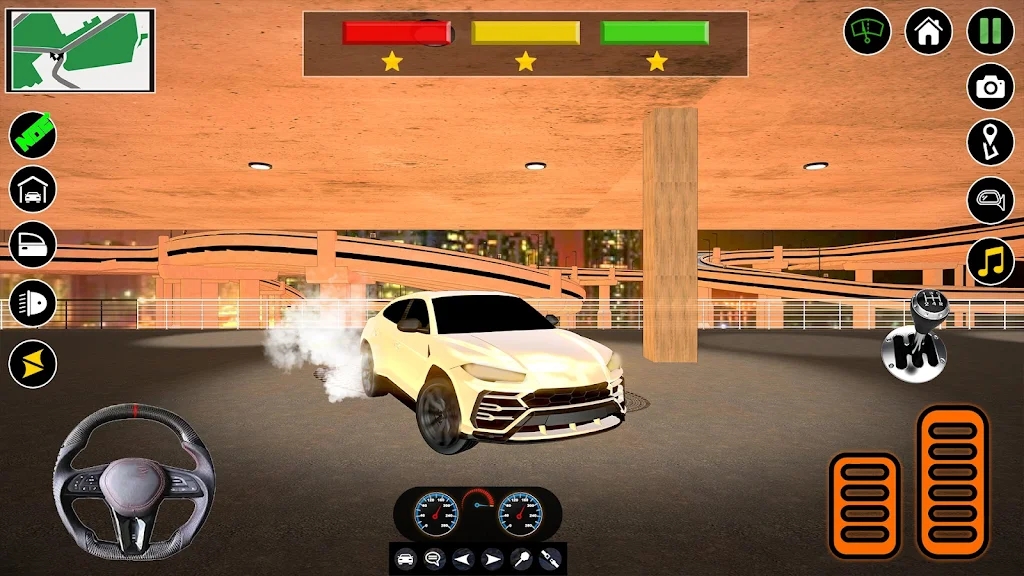Screen dimensions: 1024x576
Task: Open the minimap in the corner
Action: click(81, 50)
